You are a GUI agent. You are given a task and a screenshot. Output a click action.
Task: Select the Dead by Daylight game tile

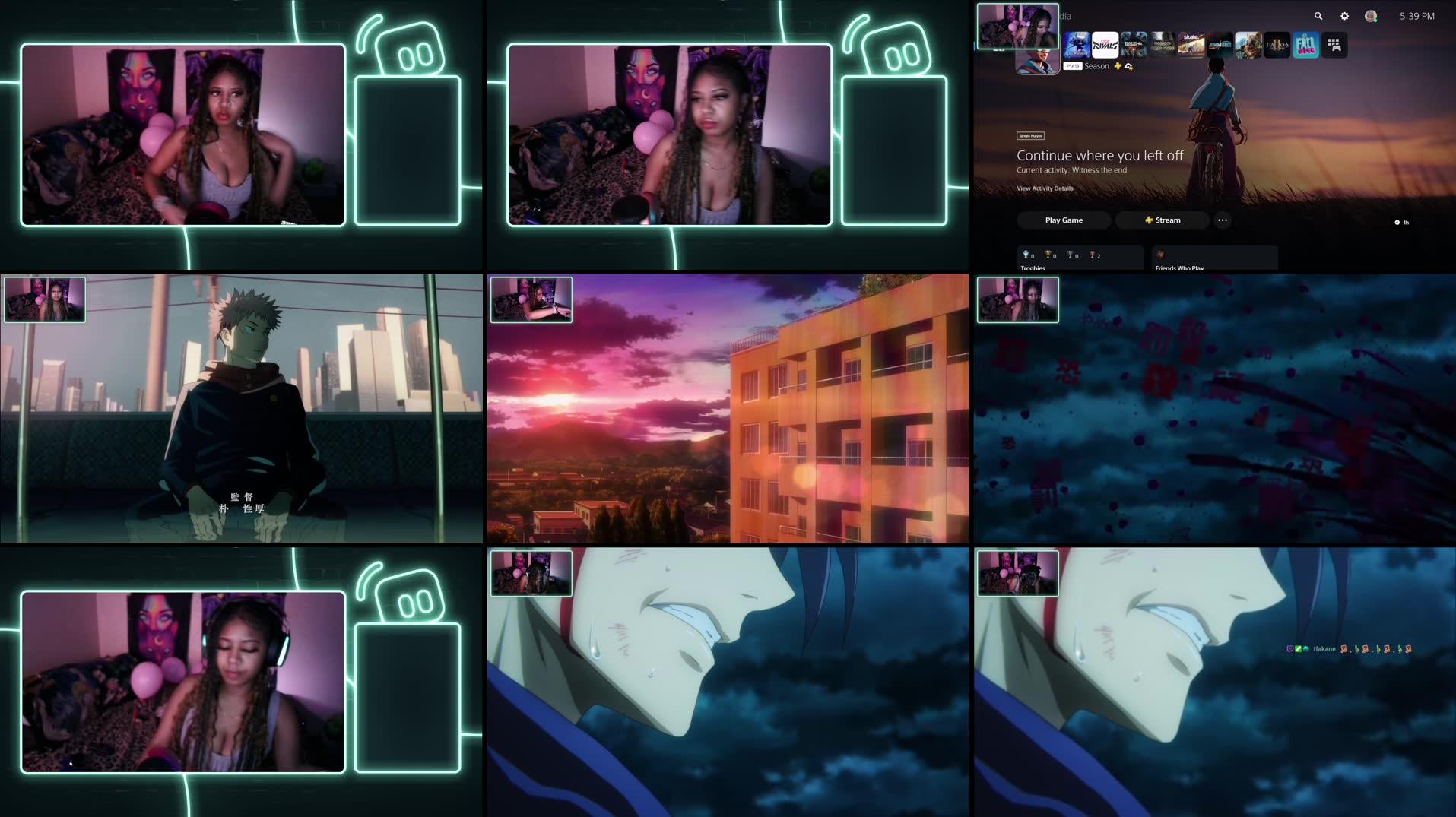[x=1134, y=44]
